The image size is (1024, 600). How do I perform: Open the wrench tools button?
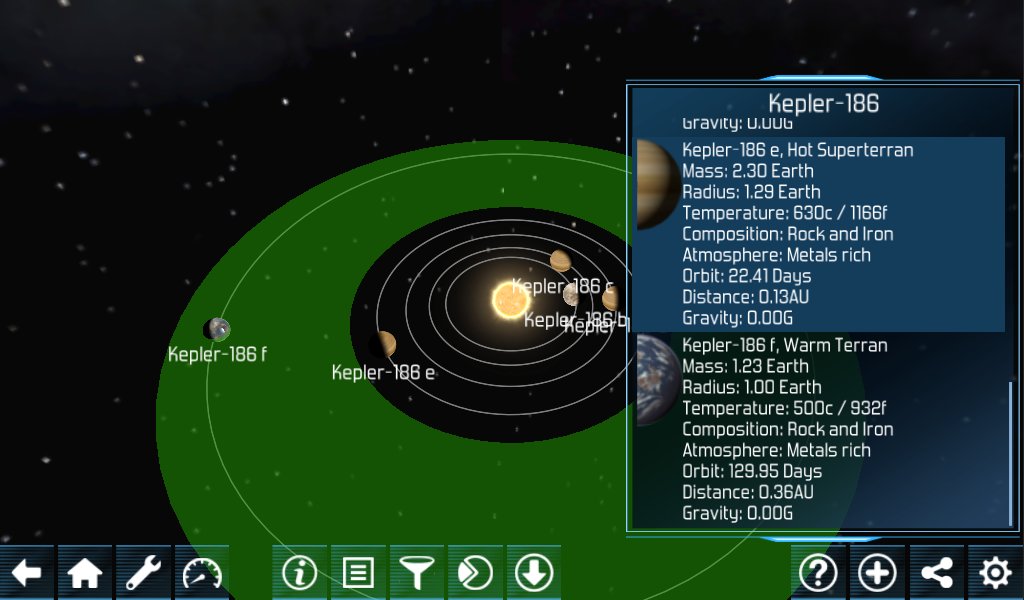[144, 573]
